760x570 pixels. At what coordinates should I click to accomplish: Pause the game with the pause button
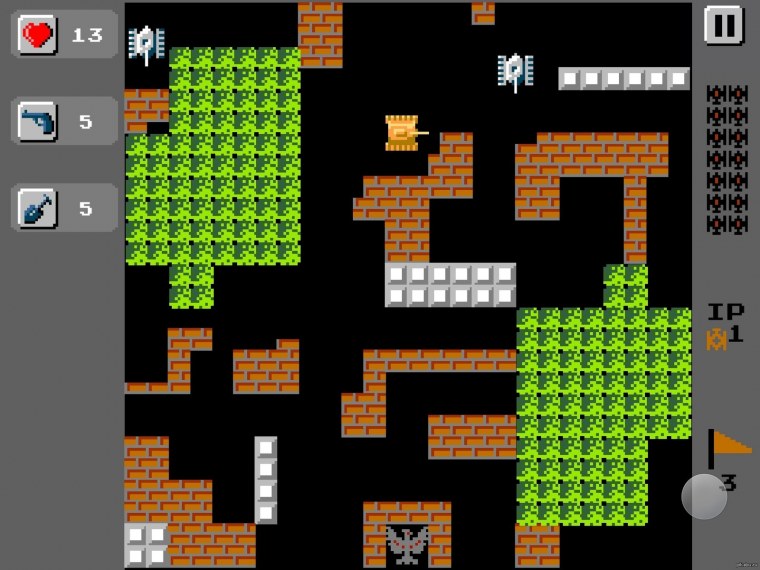[723, 25]
